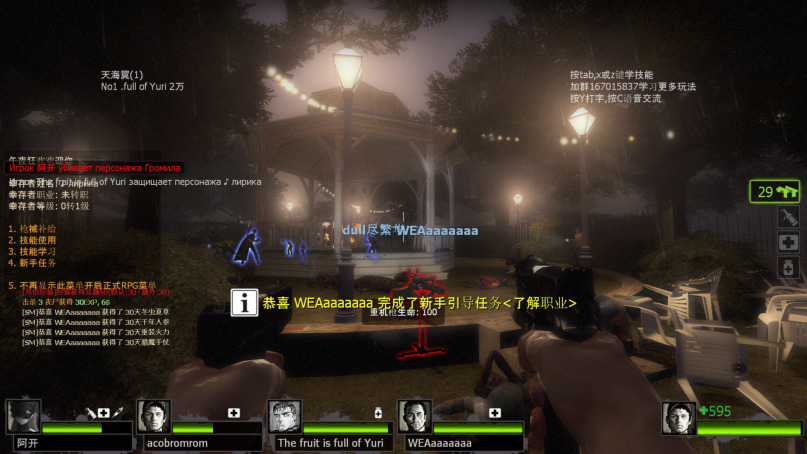Screen dimensions: 807x454
Task: Click teammate 阿开's portrait
Action: coord(23,416)
